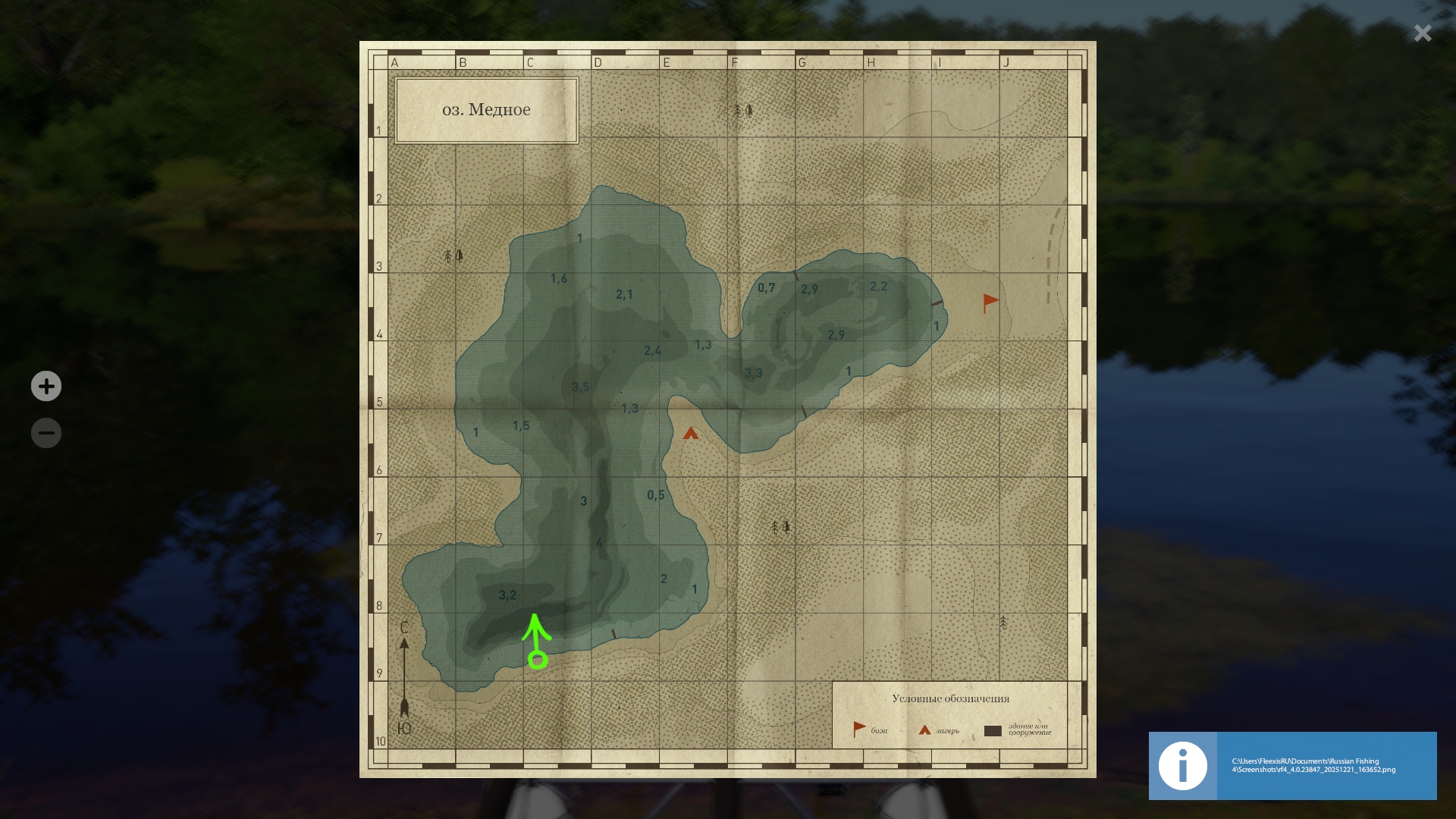
Task: Zoom out the map with minus button
Action: point(46,433)
